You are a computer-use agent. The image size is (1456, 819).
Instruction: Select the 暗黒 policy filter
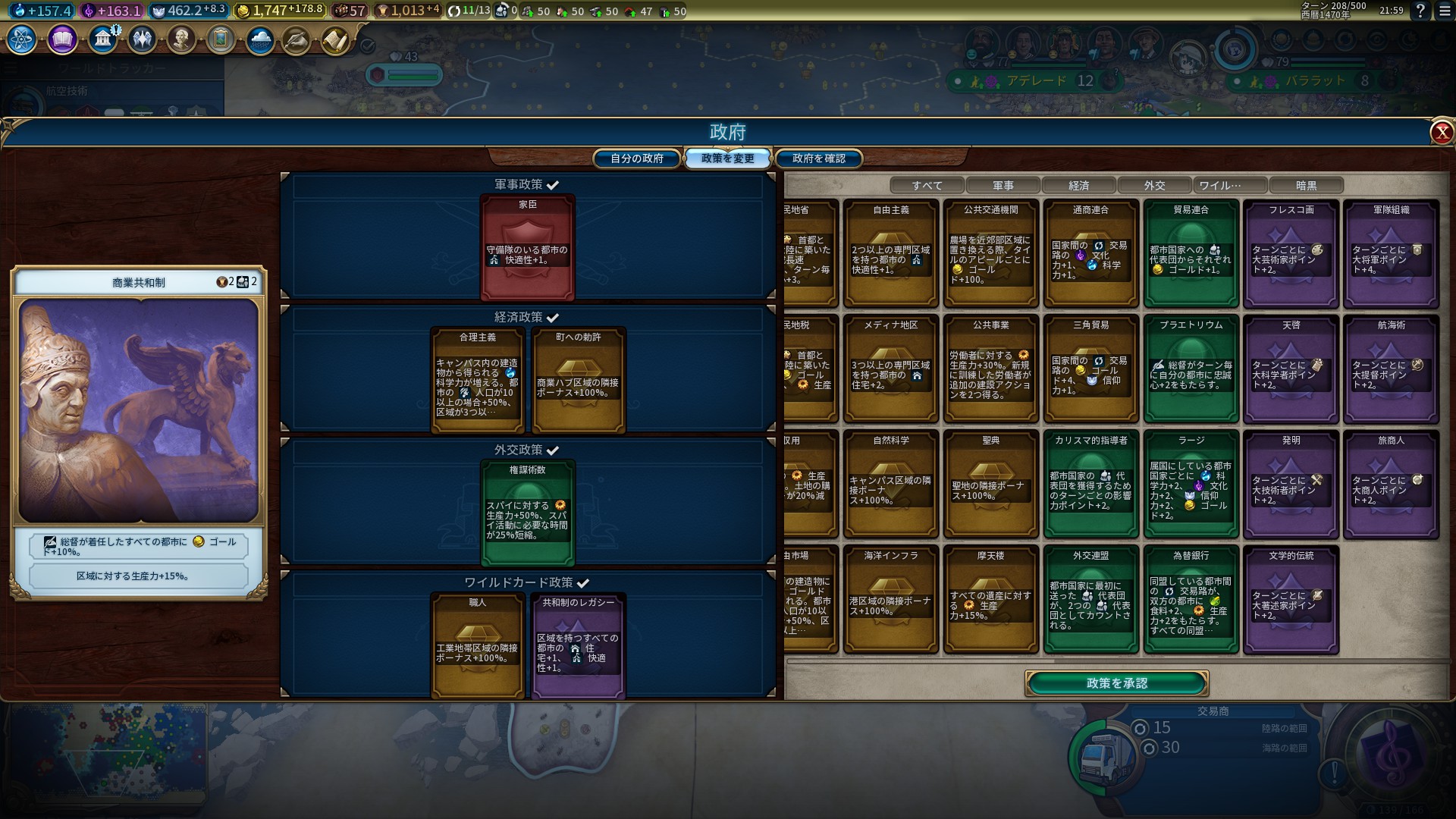coord(1306,185)
